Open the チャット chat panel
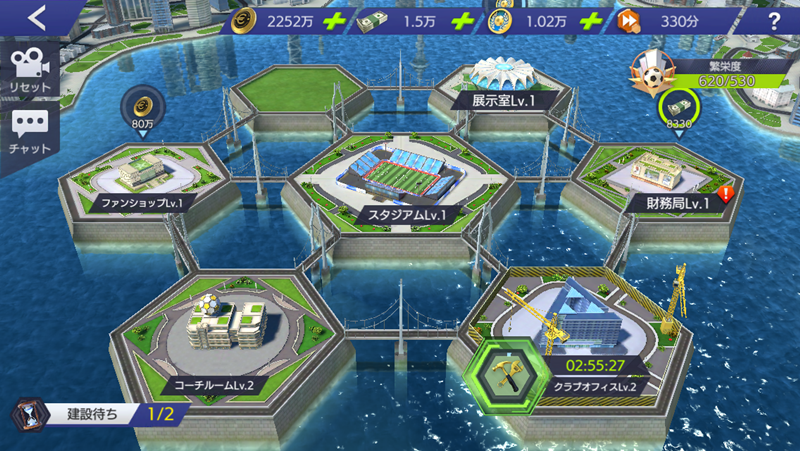Viewport: 800px width, 451px height. click(x=29, y=131)
